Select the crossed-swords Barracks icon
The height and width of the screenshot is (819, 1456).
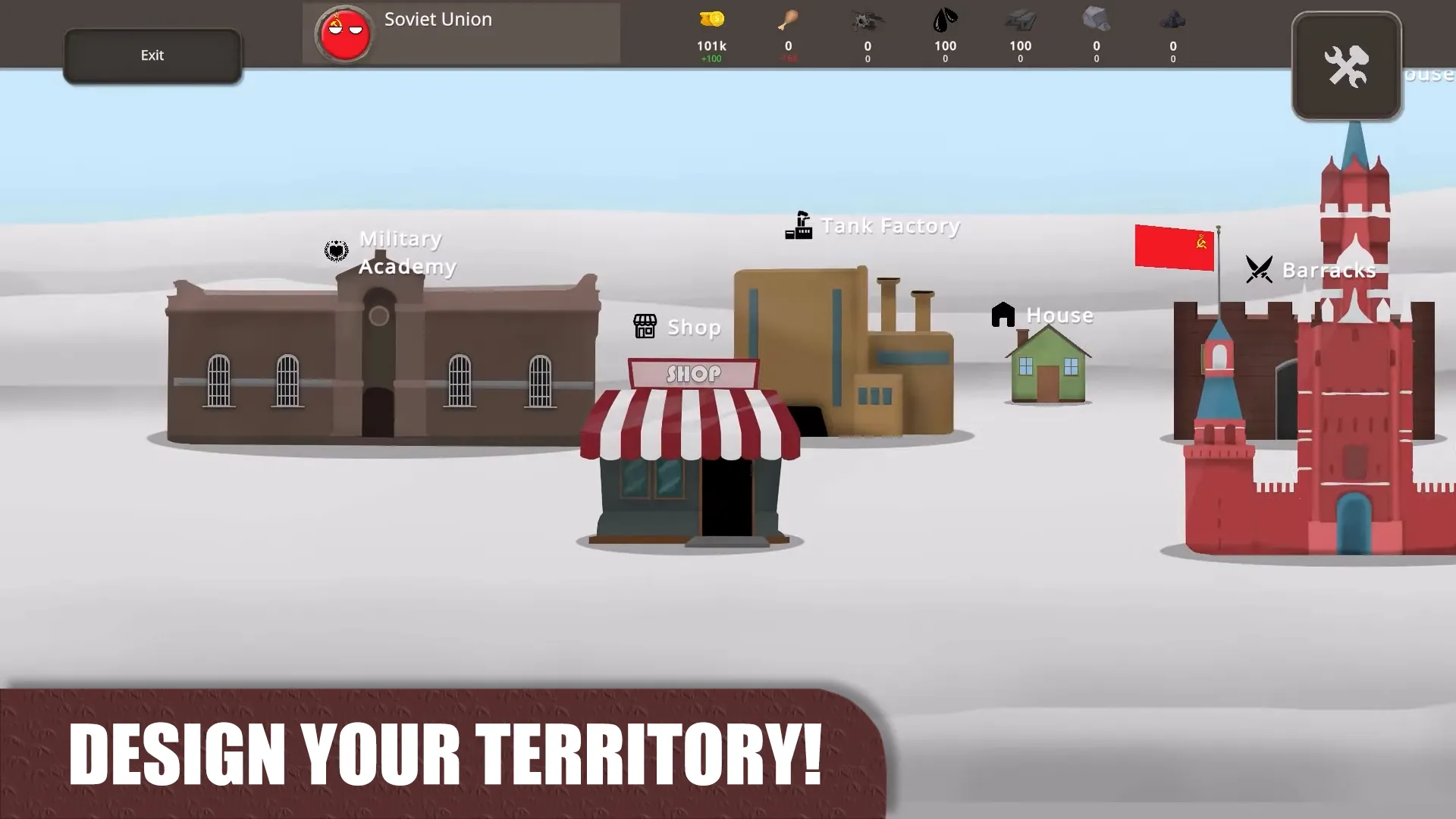[1258, 268]
